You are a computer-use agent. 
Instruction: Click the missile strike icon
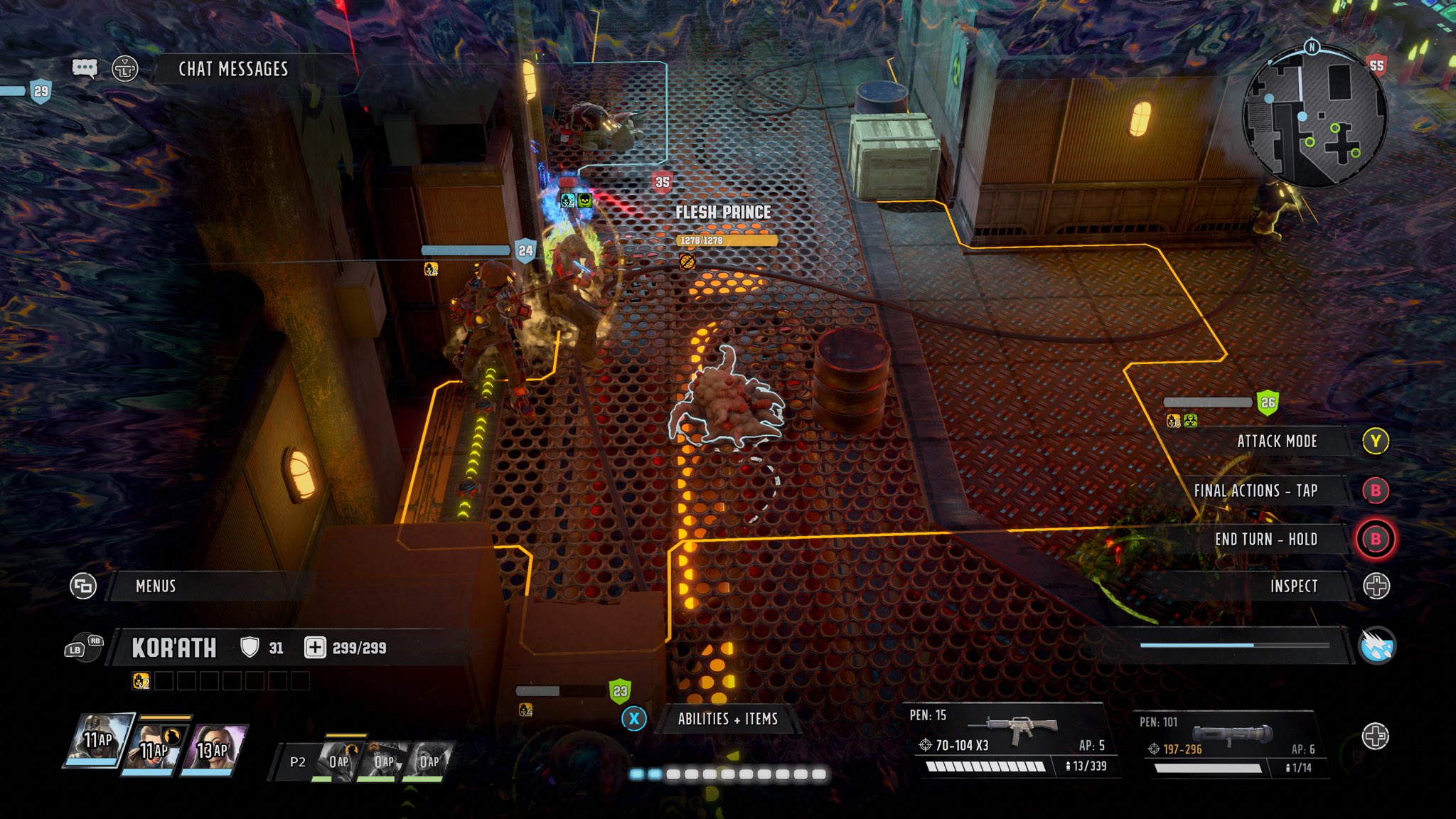[x=1376, y=646]
